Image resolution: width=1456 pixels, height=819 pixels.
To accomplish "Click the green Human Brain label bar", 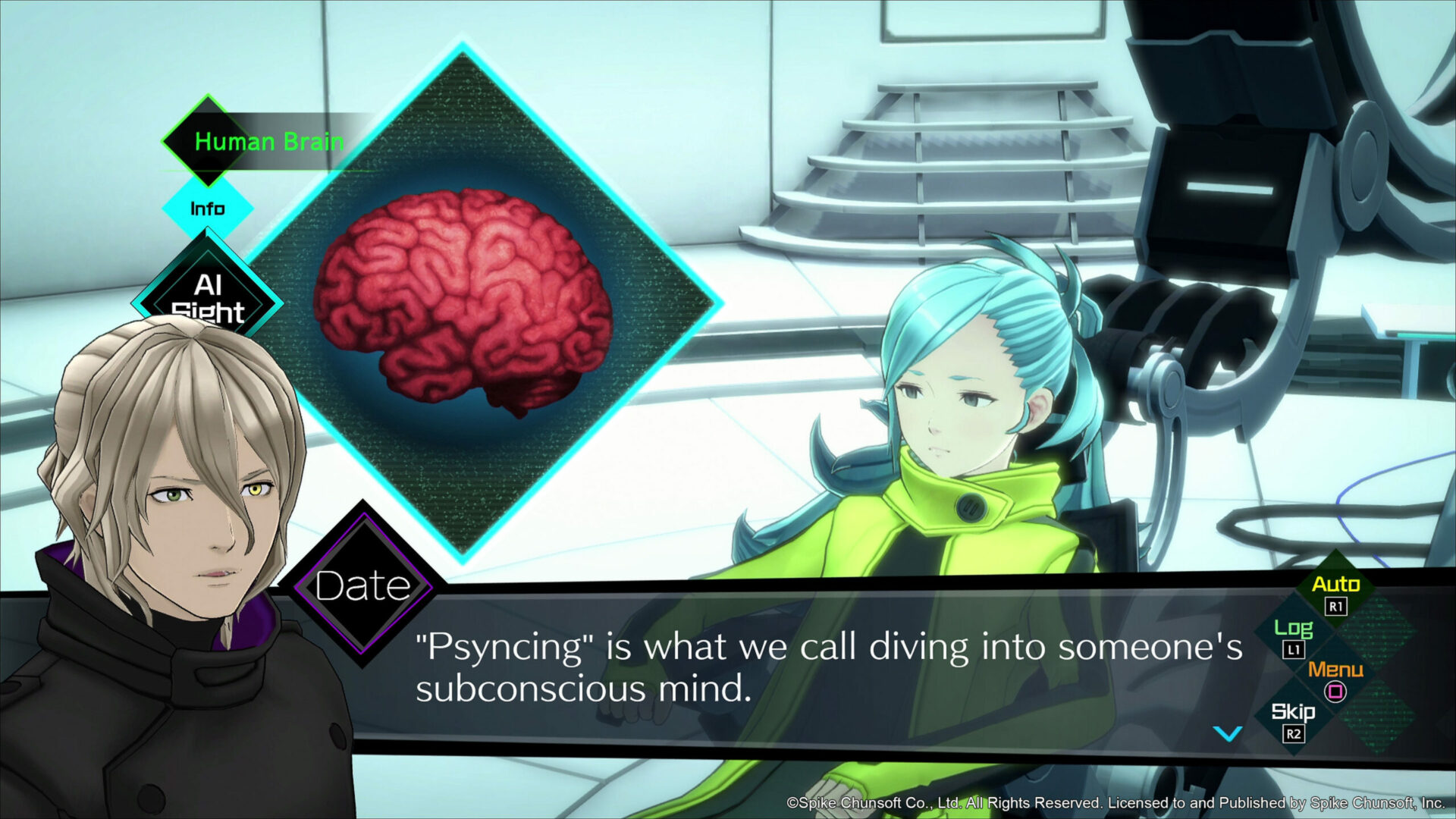I will tap(269, 141).
